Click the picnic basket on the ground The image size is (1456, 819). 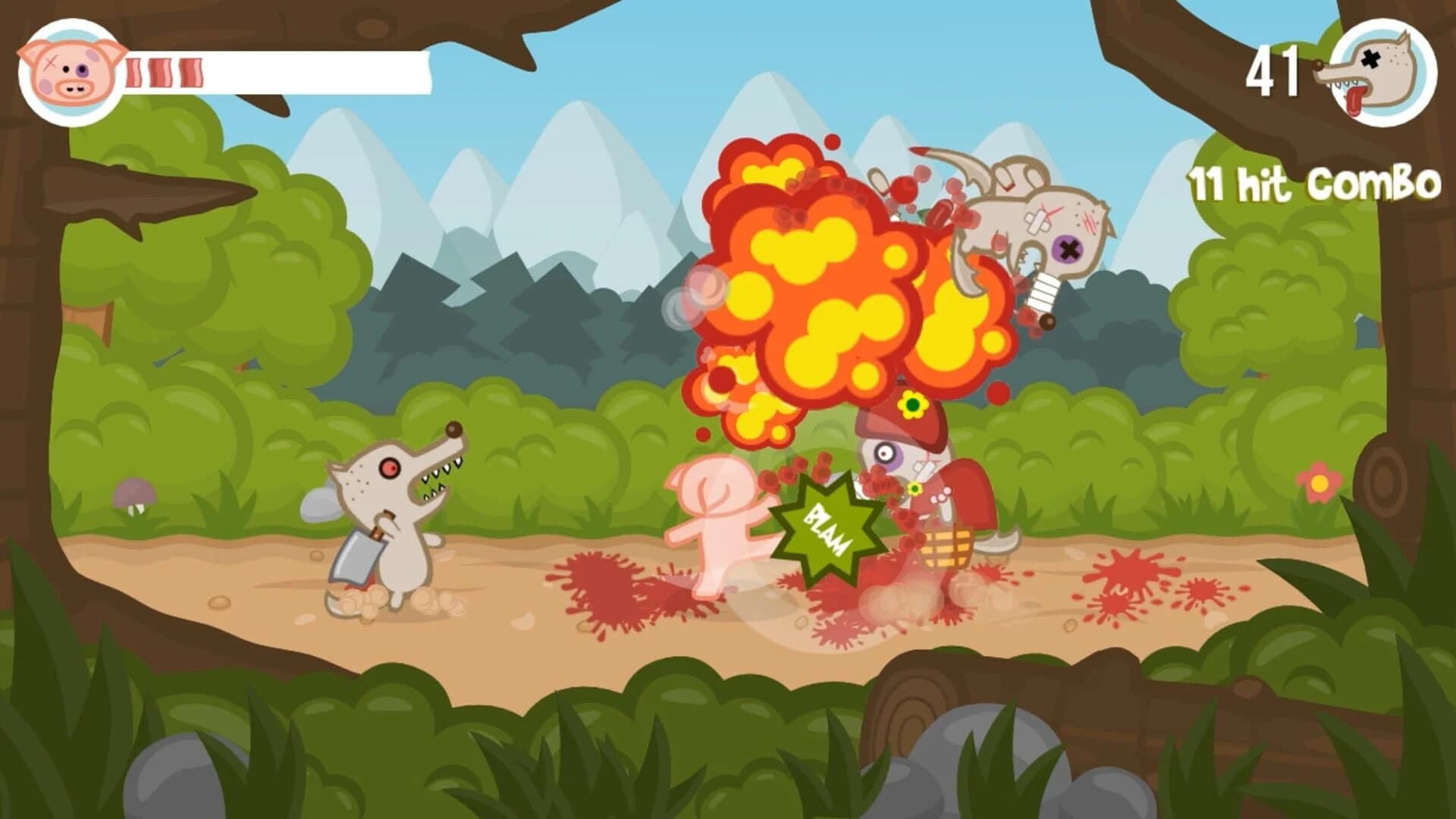948,548
